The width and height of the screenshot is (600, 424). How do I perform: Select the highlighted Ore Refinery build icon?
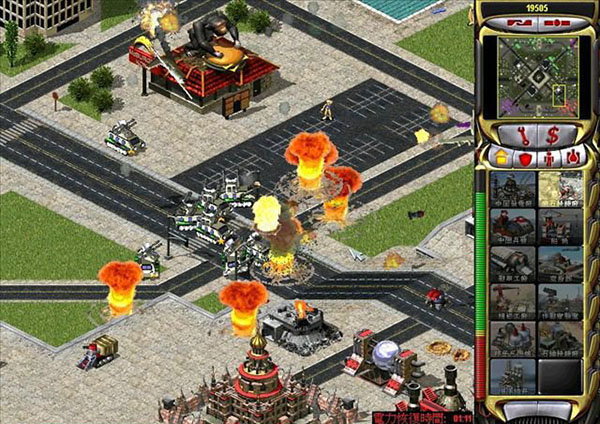[x=561, y=189]
